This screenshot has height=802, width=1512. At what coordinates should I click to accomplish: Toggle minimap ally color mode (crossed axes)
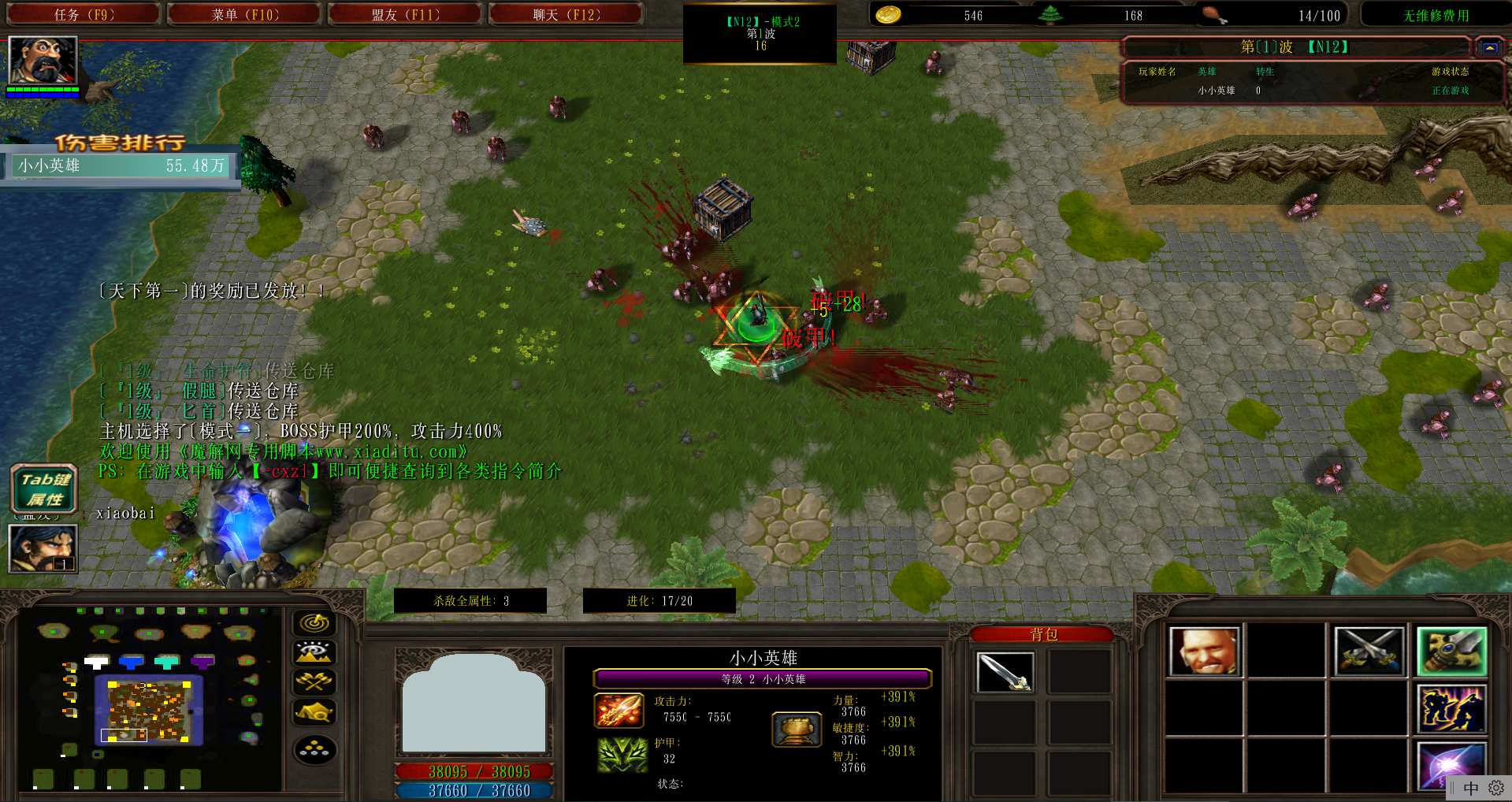click(x=314, y=682)
